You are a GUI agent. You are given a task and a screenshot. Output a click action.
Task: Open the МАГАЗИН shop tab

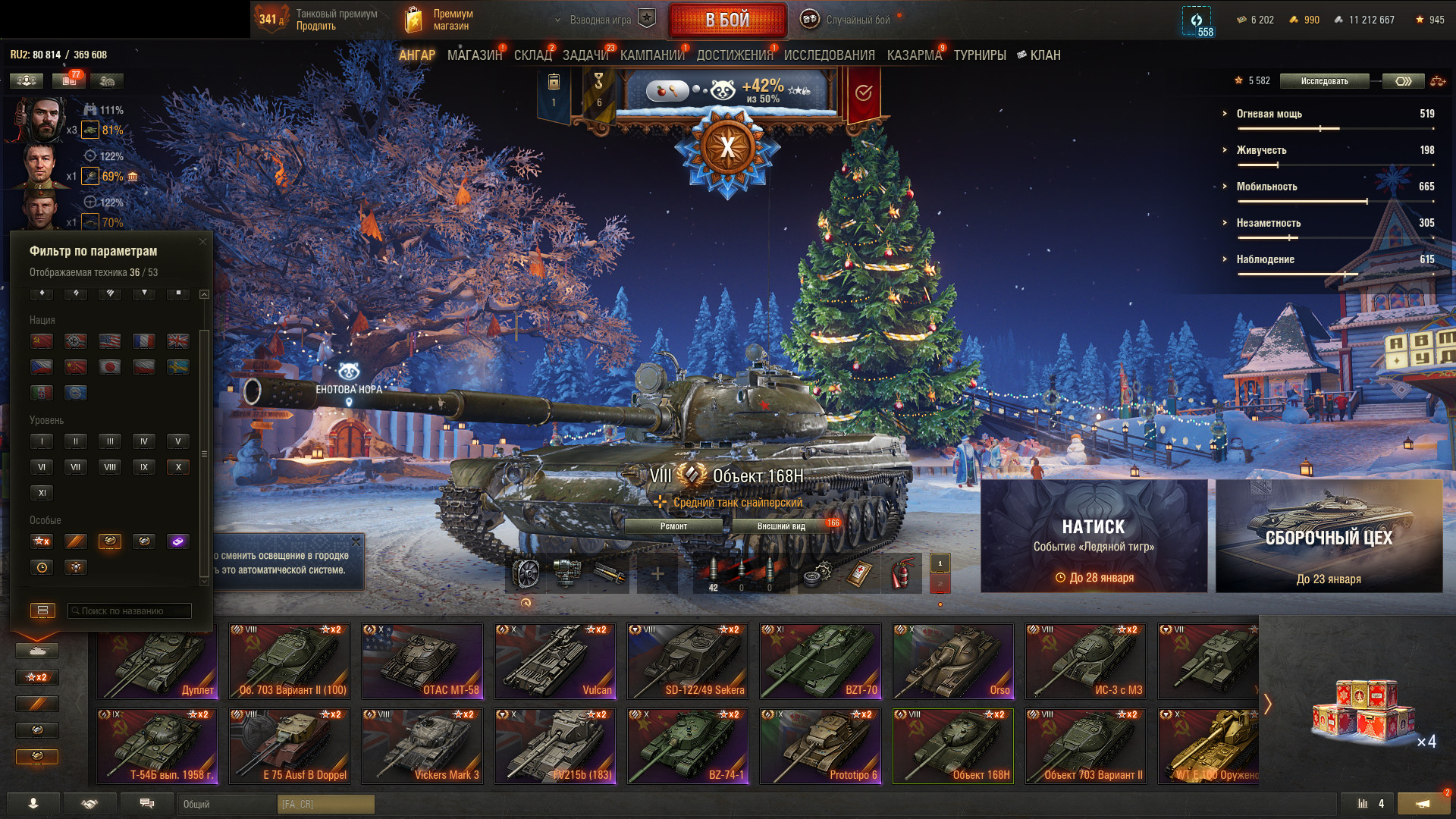[x=475, y=55]
